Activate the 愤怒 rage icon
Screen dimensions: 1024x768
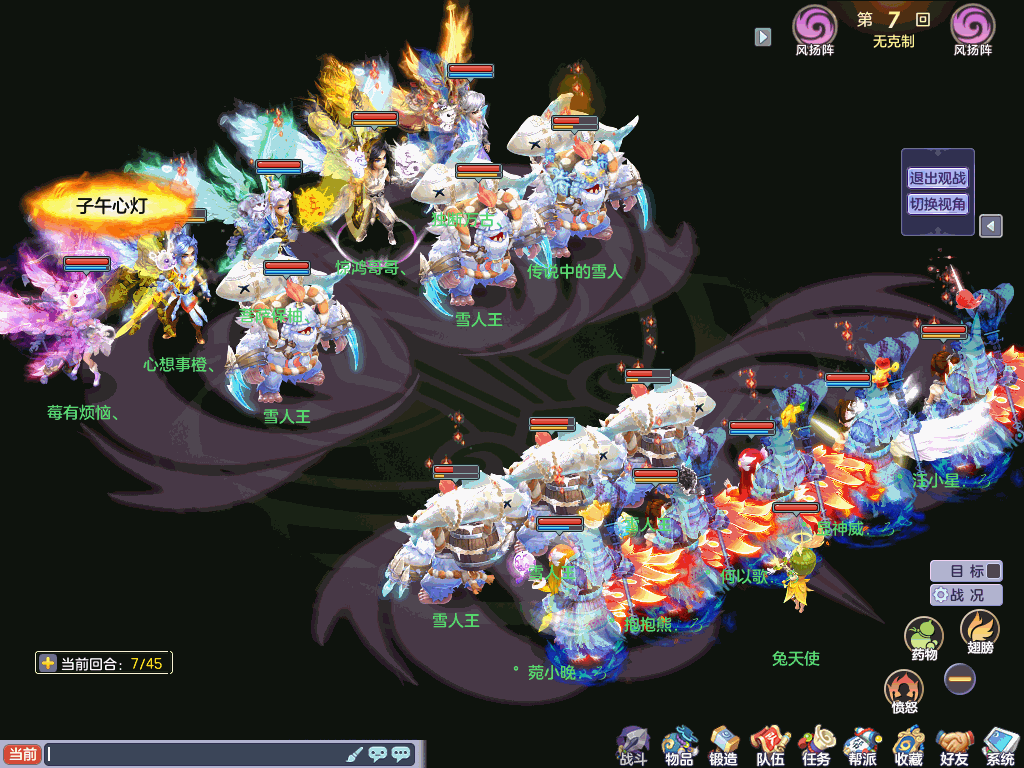[x=904, y=690]
